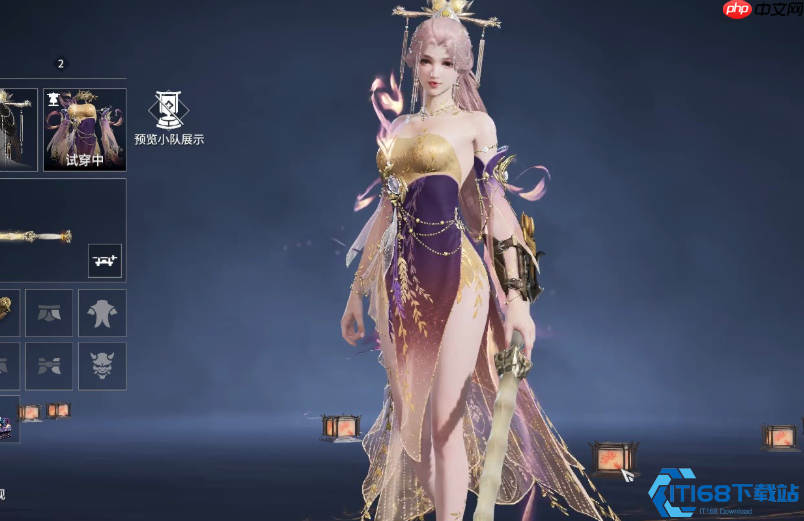Open 预览小队展示 squad preview
Image resolution: width=804 pixels, height=521 pixels.
coord(168,118)
